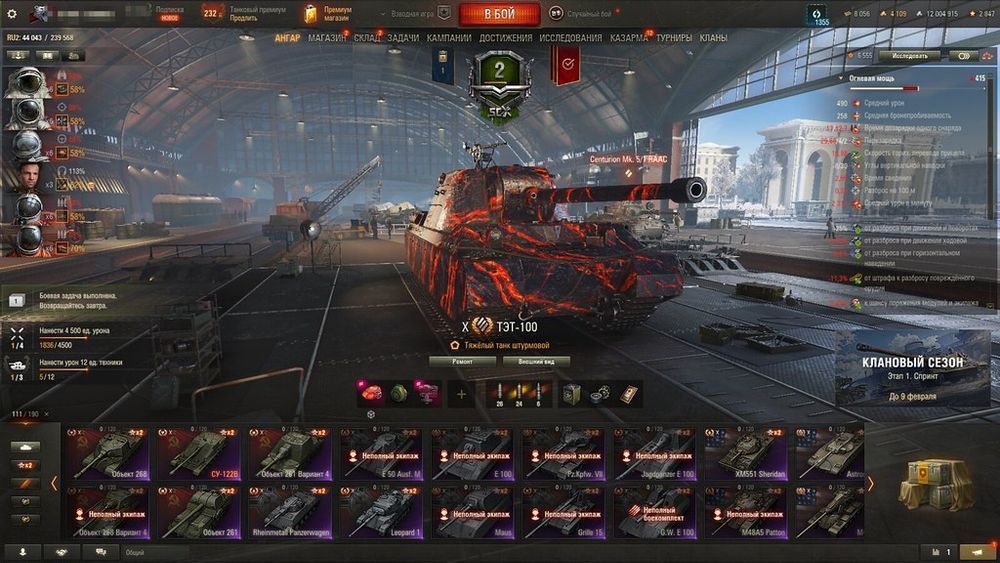This screenshot has width=1000, height=563.
Task: Click the Исследовать research button
Action: (x=895, y=56)
